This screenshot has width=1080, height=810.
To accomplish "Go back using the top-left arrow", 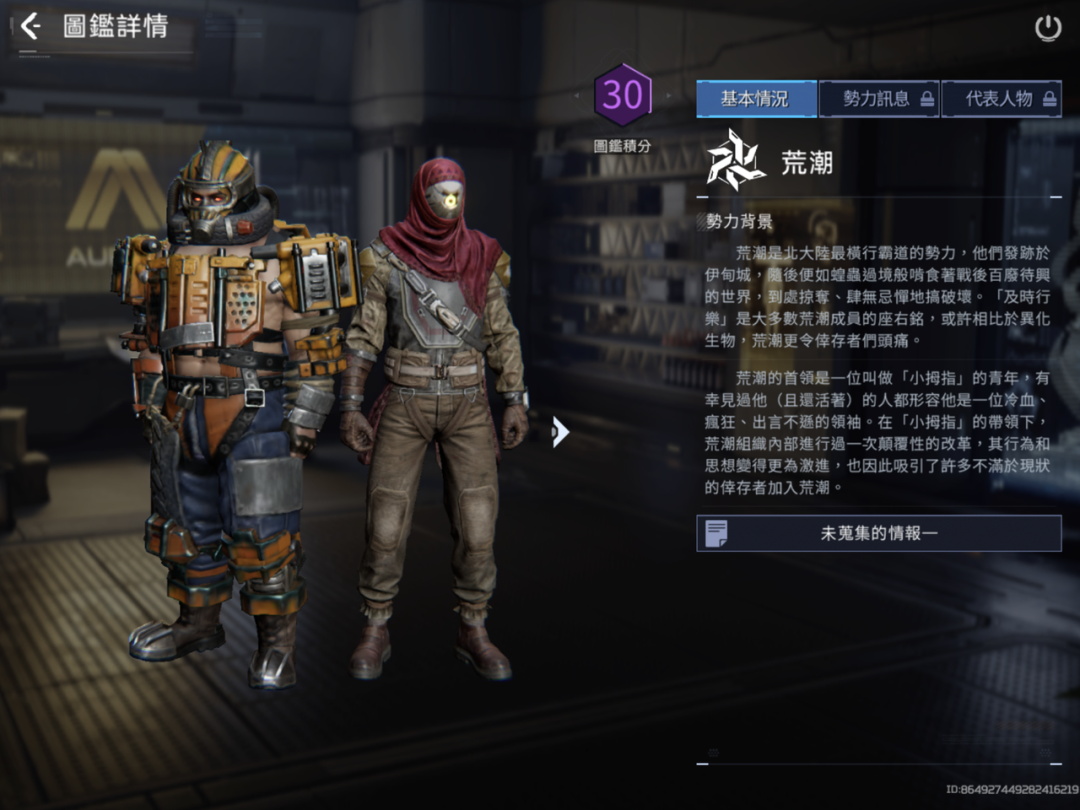I will point(30,26).
